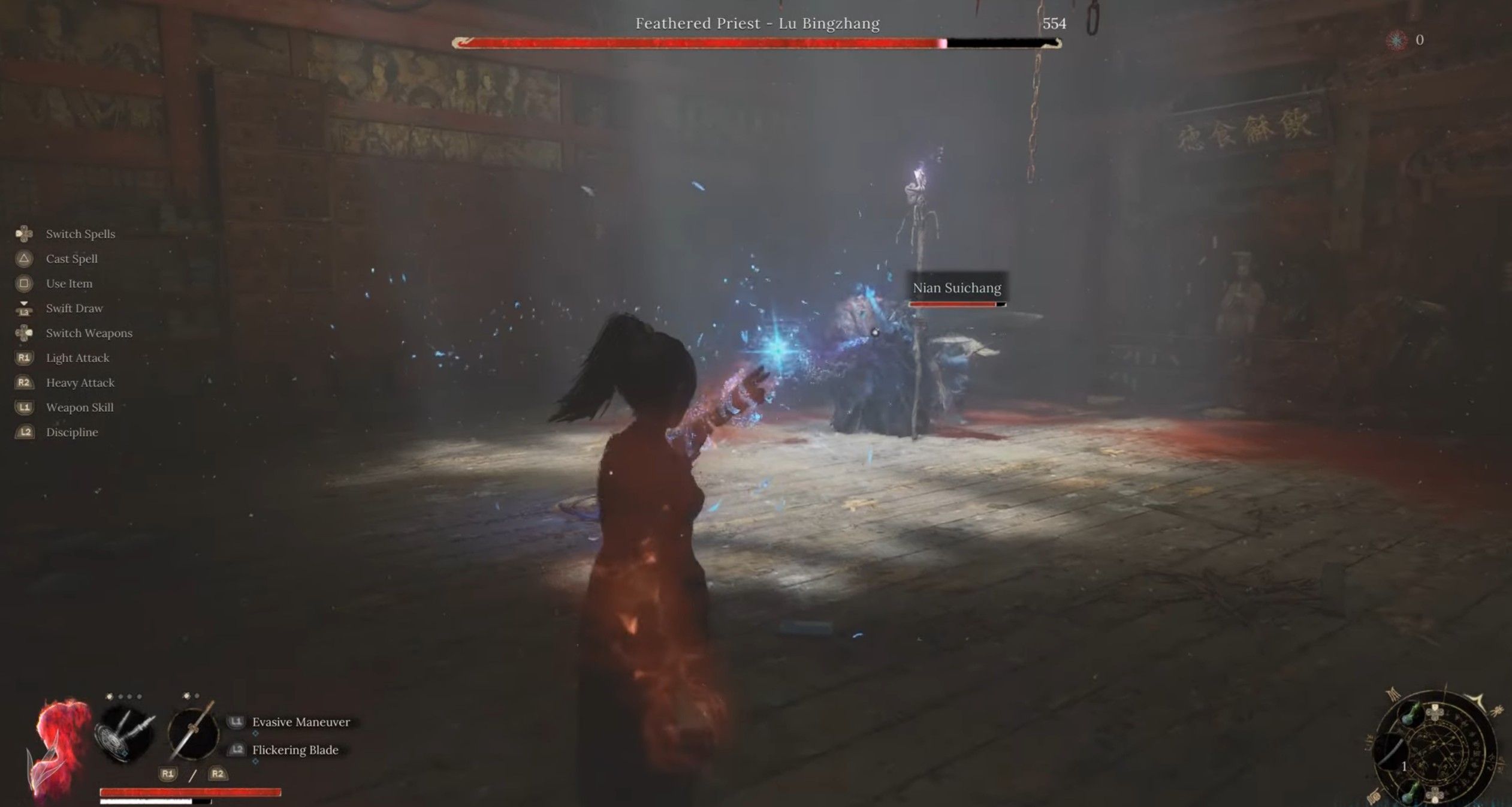1512x807 pixels.
Task: Click the D-pad Switch Spells icon
Action: 24,234
